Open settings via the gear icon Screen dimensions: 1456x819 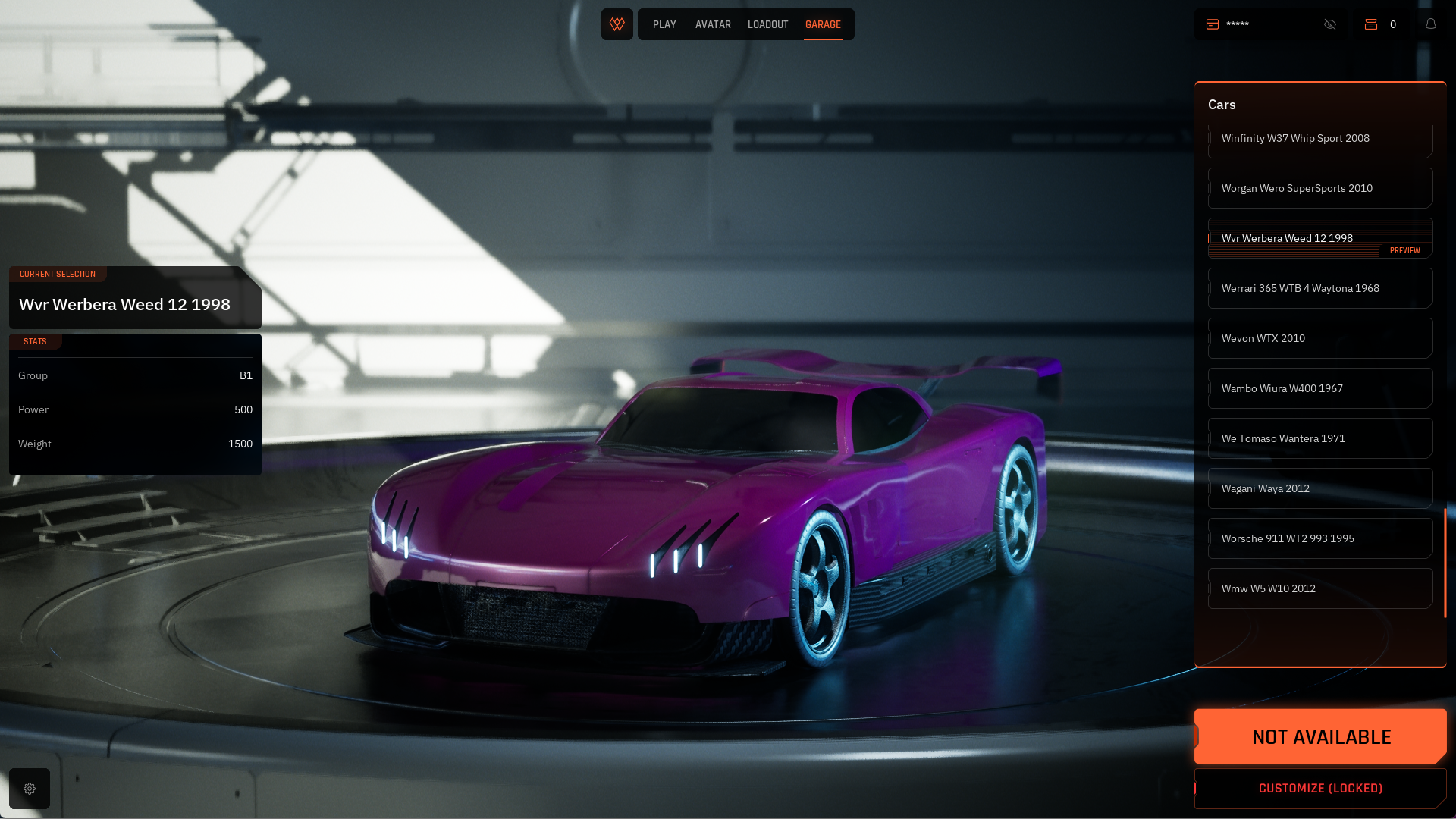pos(30,789)
